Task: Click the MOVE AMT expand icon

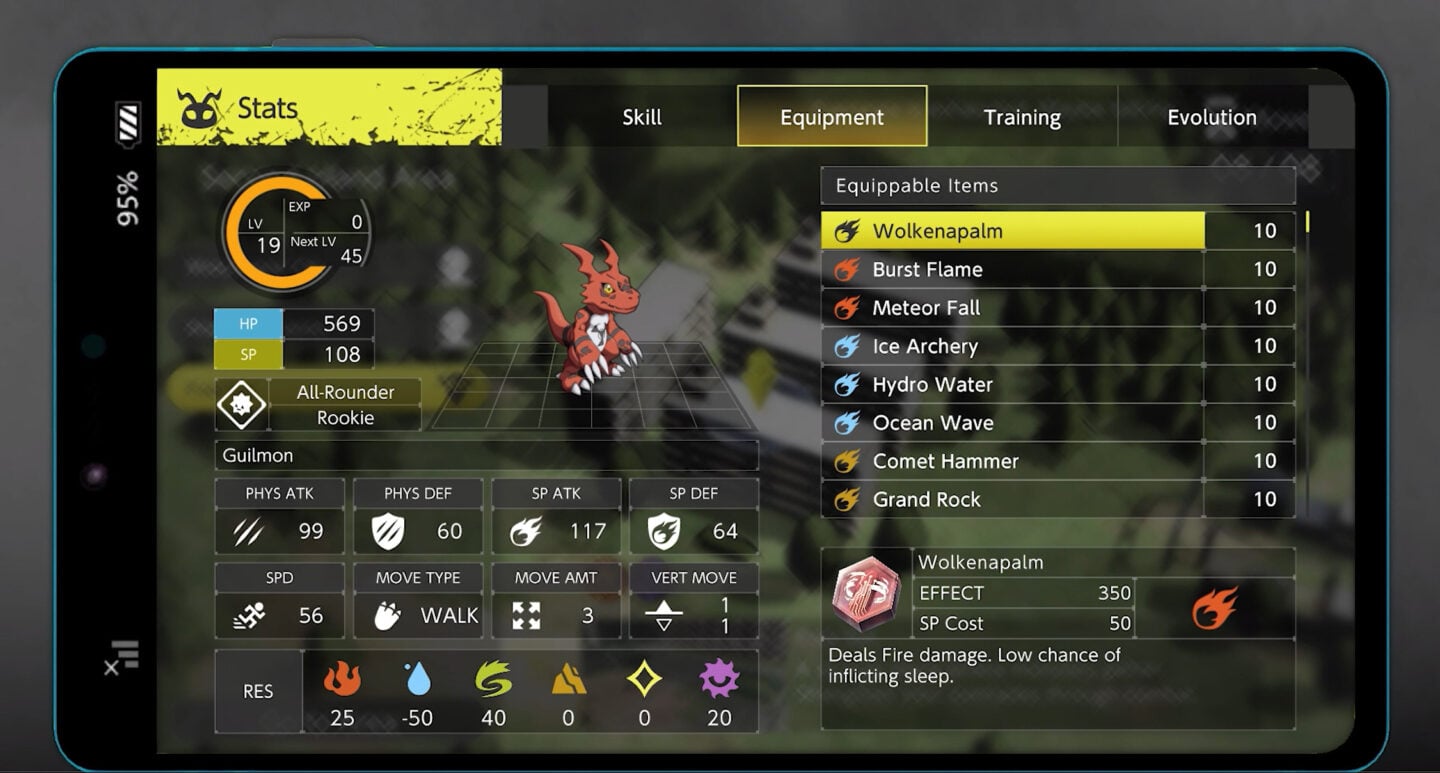Action: (528, 615)
